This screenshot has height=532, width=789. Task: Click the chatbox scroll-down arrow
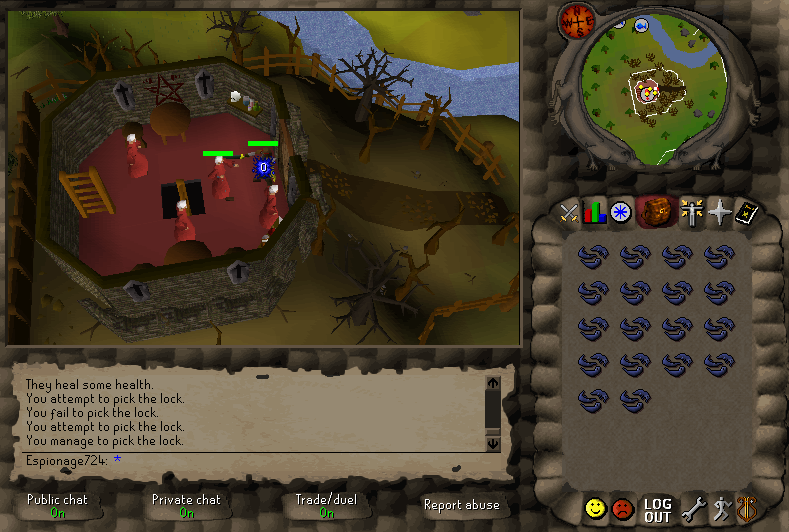pos(492,443)
